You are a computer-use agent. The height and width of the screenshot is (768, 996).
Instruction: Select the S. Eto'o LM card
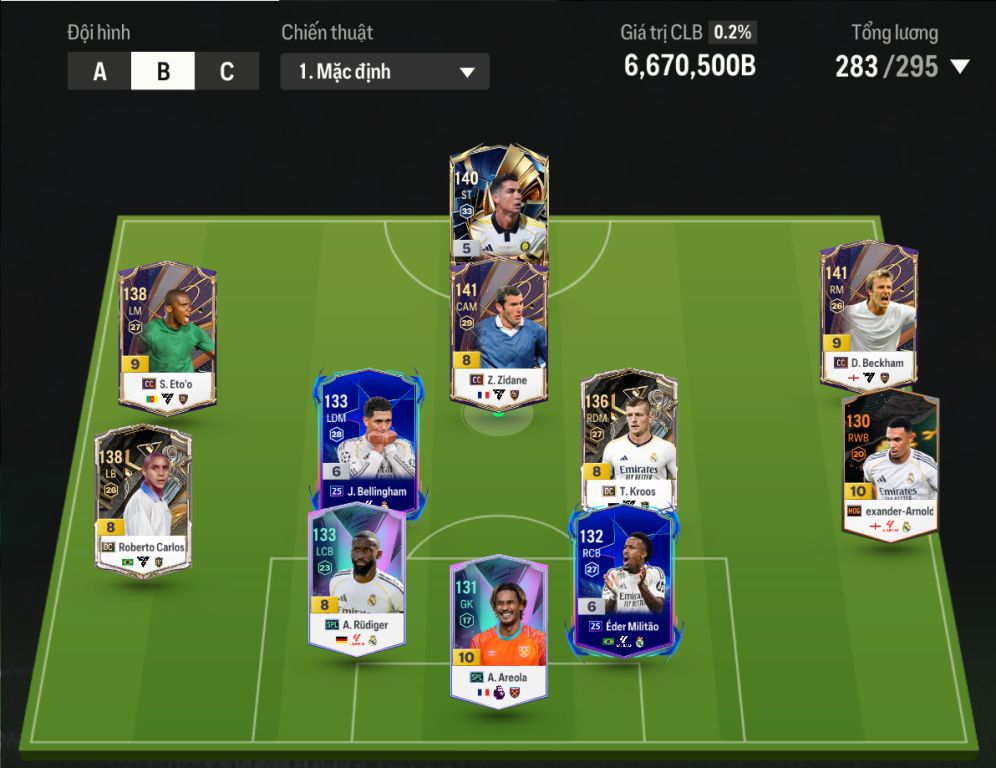(167, 337)
